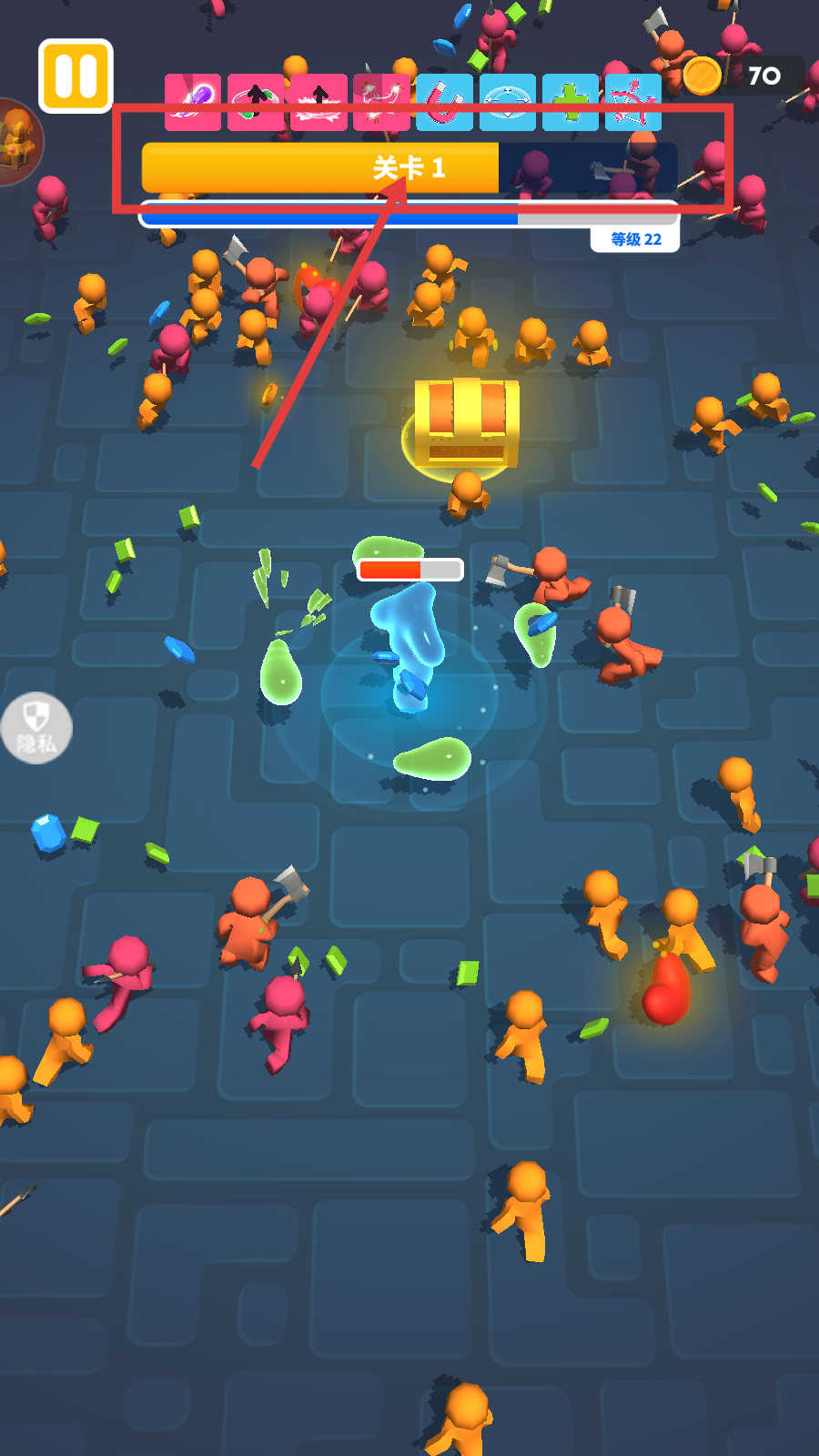
Task: Select the blue ring range skill icon
Action: pyautogui.click(x=508, y=101)
